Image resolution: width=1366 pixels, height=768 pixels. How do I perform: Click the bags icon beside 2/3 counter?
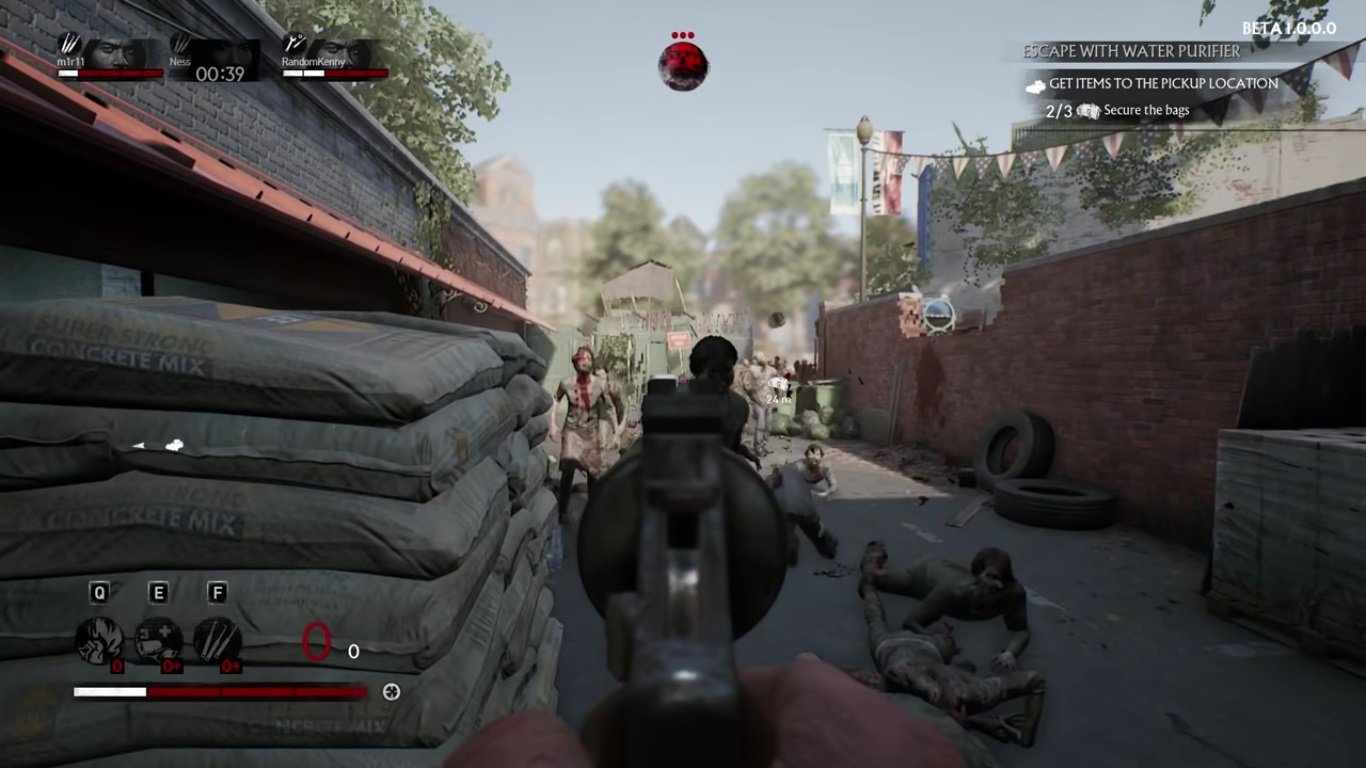coord(1088,109)
